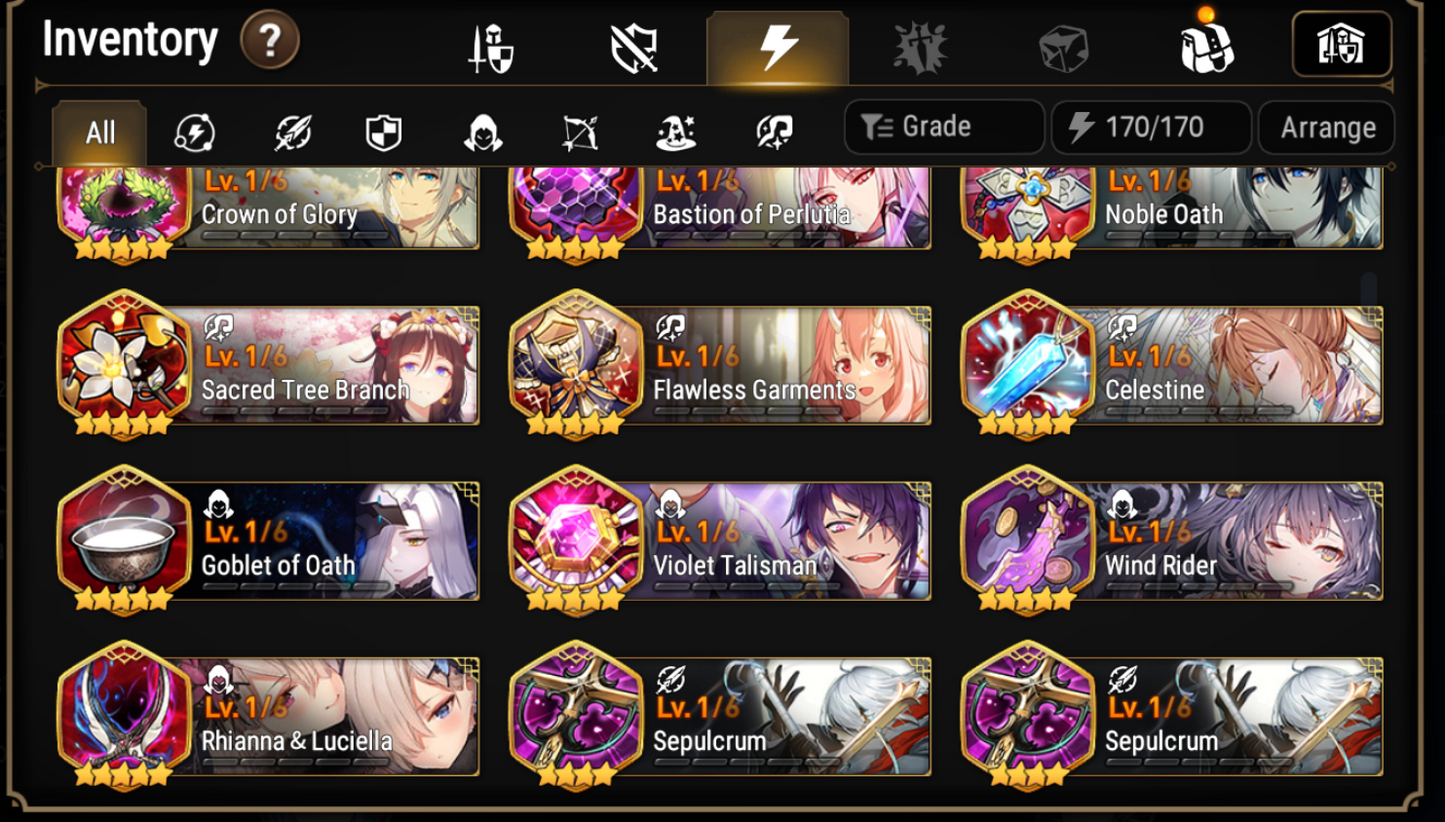
Task: Filter artifacts by the Thief class
Action: click(x=485, y=131)
